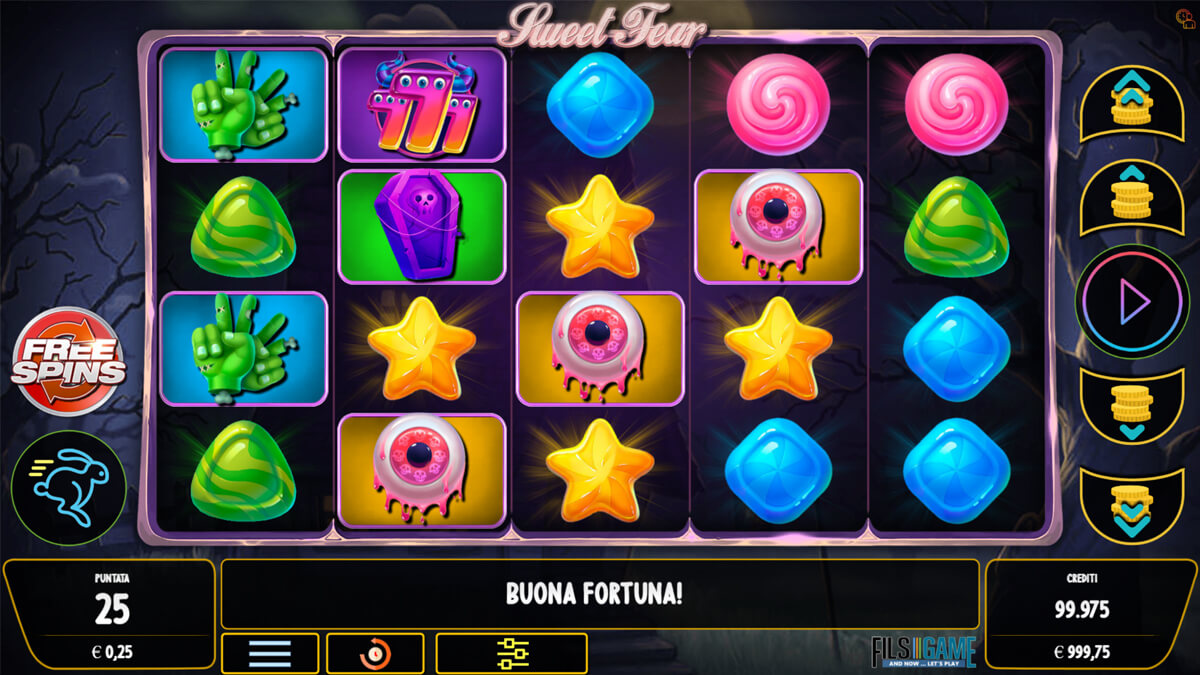Set bet to maximum with double-up arrow coins
This screenshot has width=1200, height=675.
1132,103
